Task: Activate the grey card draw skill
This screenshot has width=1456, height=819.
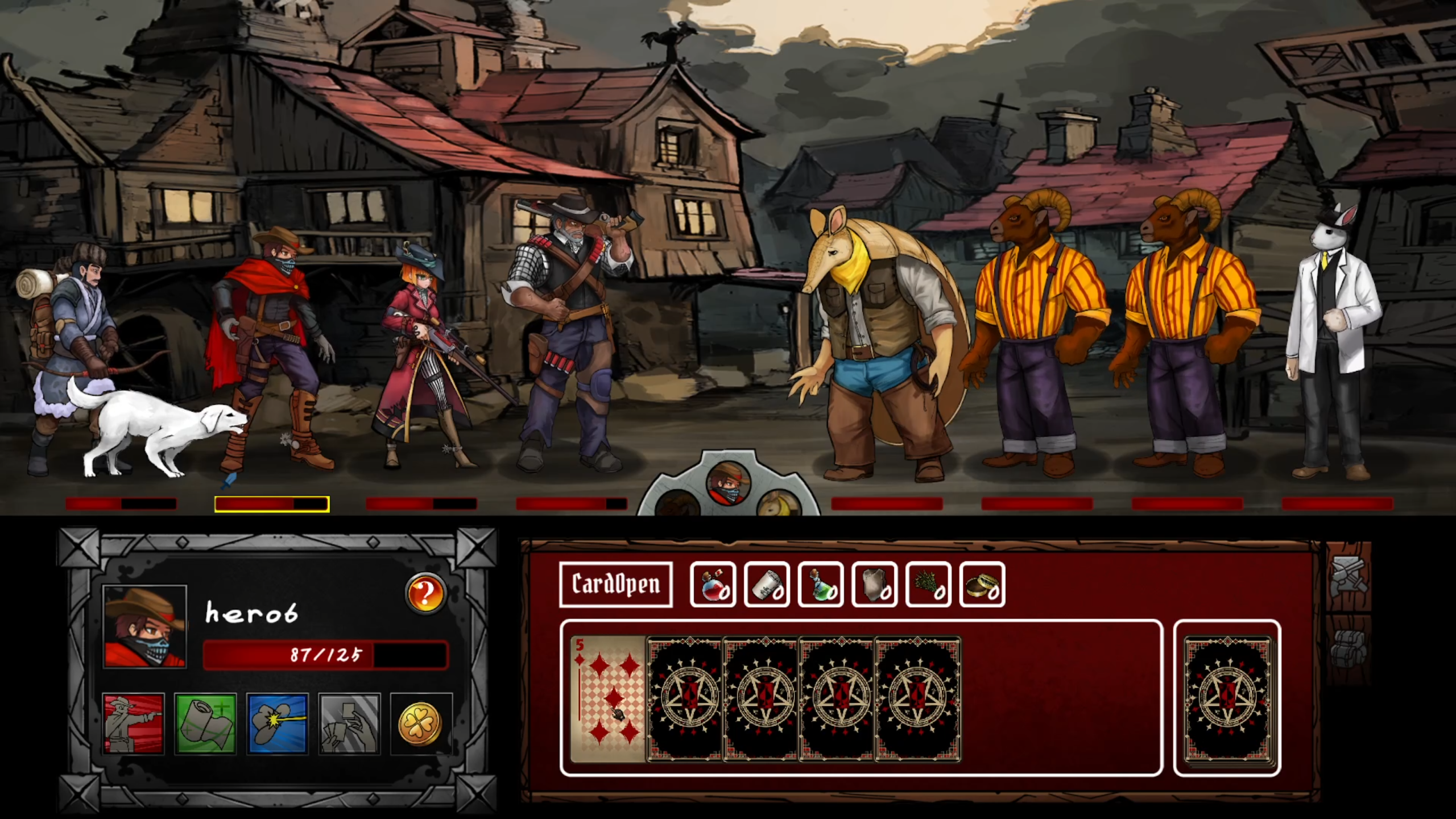Action: [x=349, y=723]
